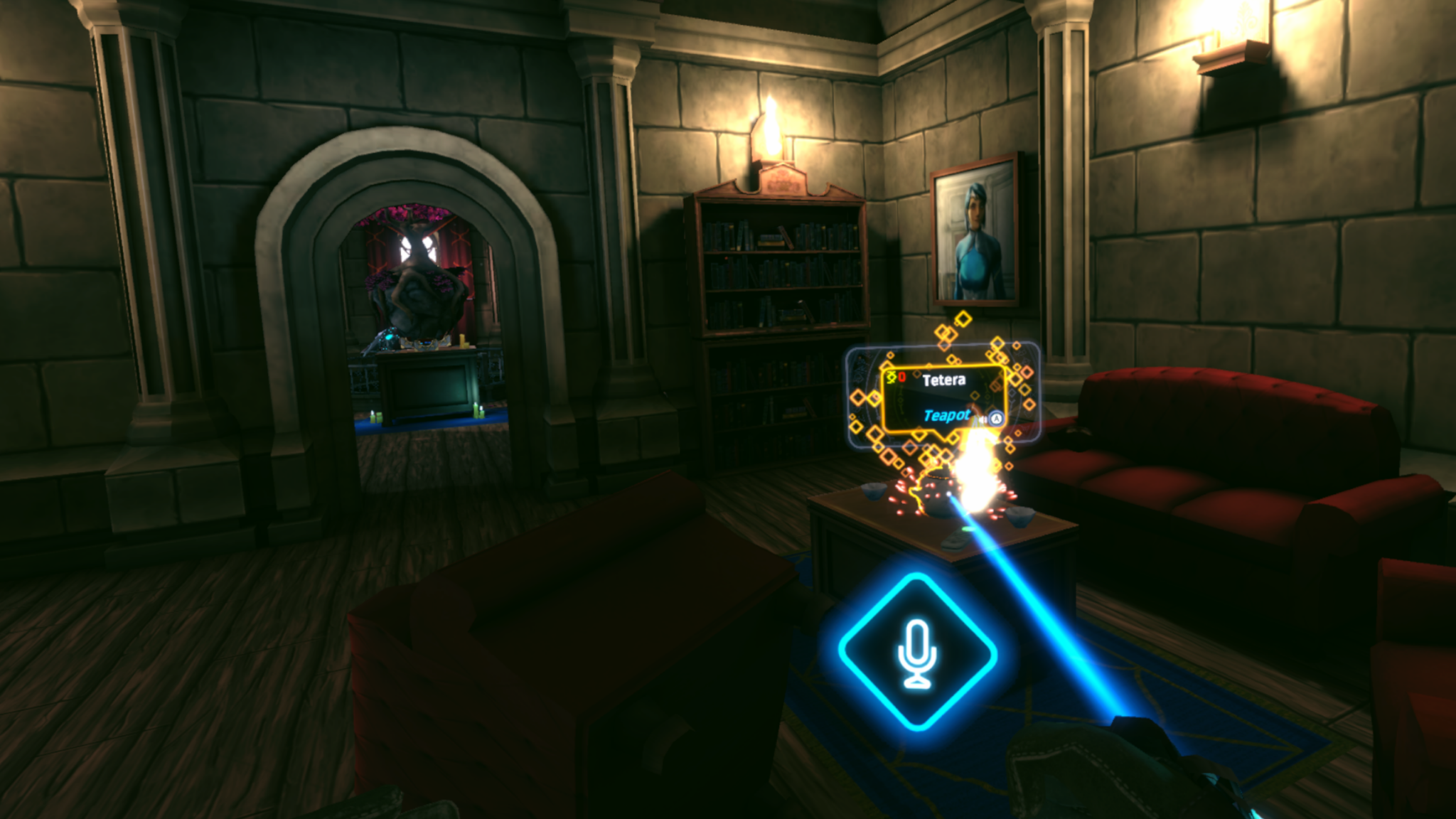Image resolution: width=1456 pixels, height=819 pixels.
Task: Play audio with the speaker icon beside Teapot
Action: click(983, 419)
